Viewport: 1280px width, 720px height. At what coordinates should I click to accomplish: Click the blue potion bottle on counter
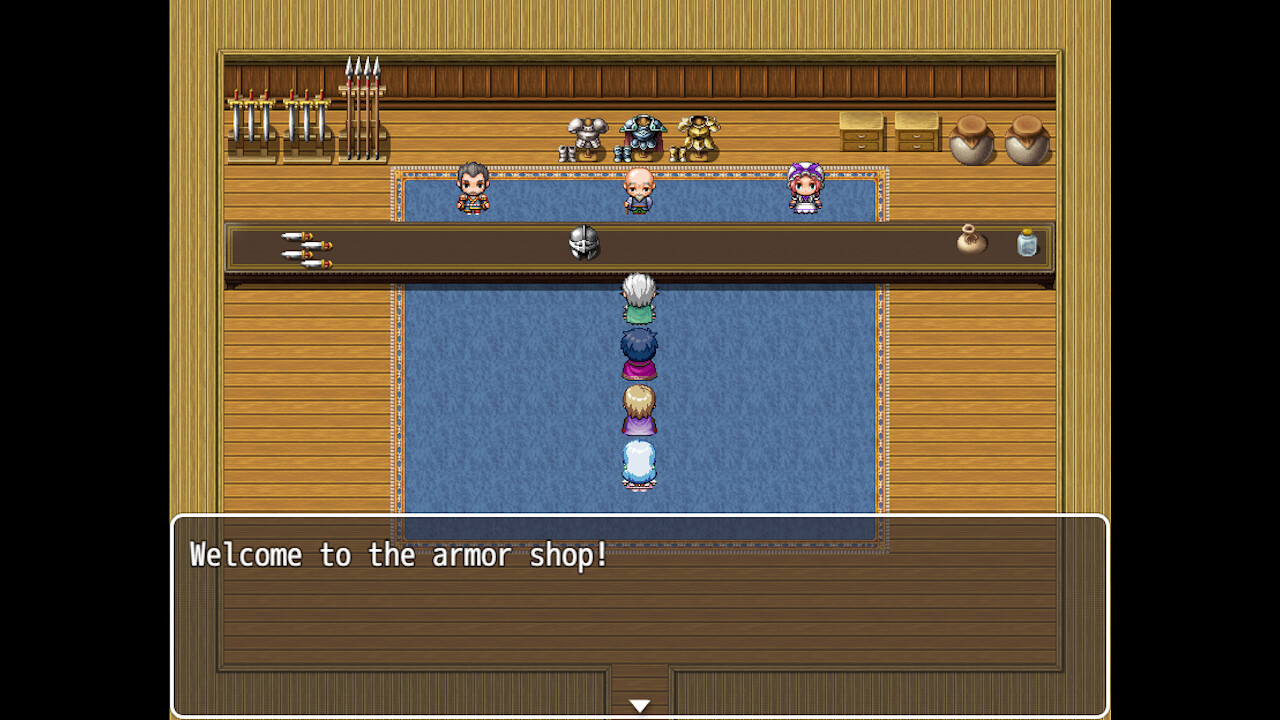1026,245
